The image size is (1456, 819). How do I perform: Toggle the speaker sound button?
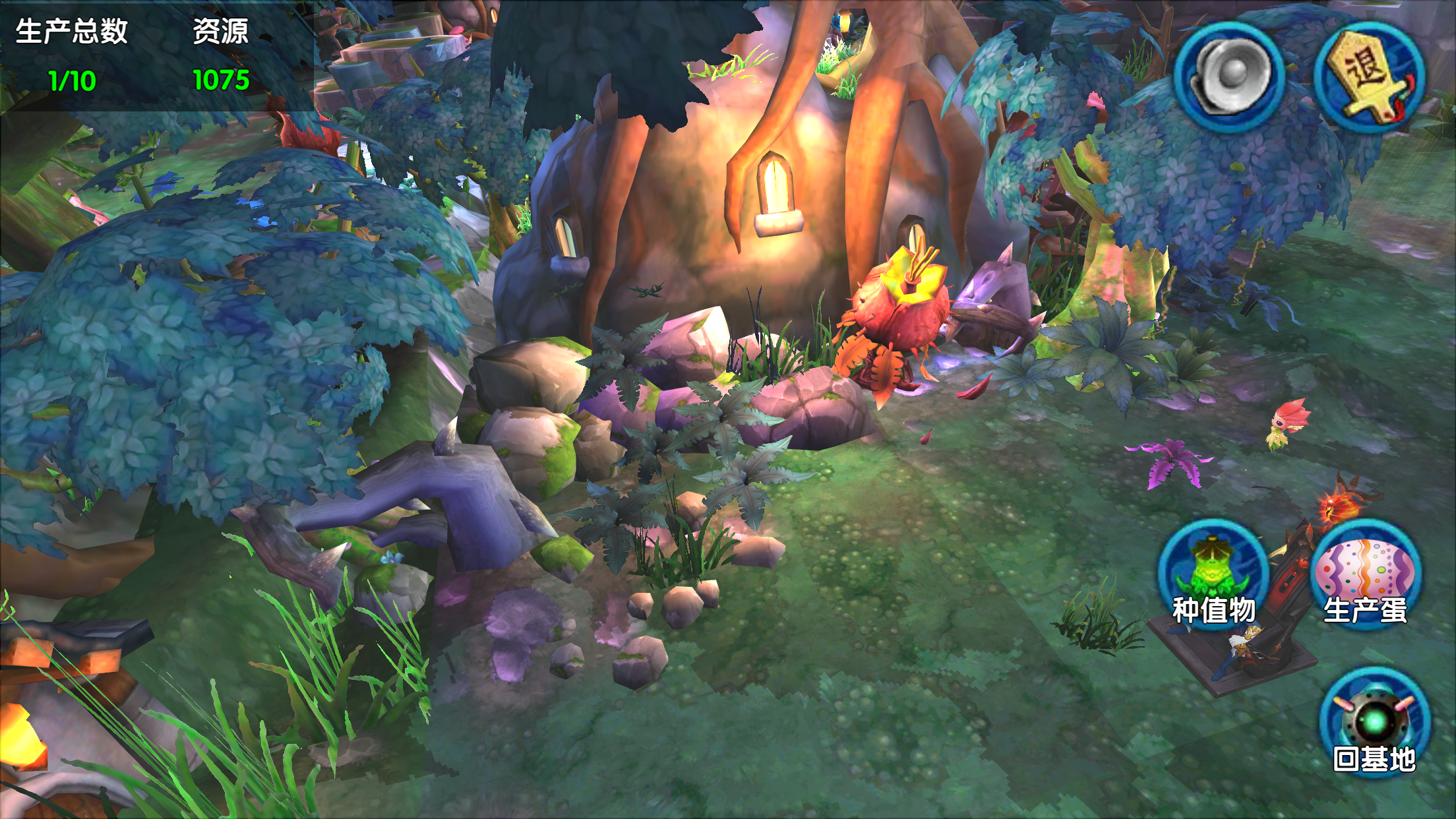tap(1229, 77)
